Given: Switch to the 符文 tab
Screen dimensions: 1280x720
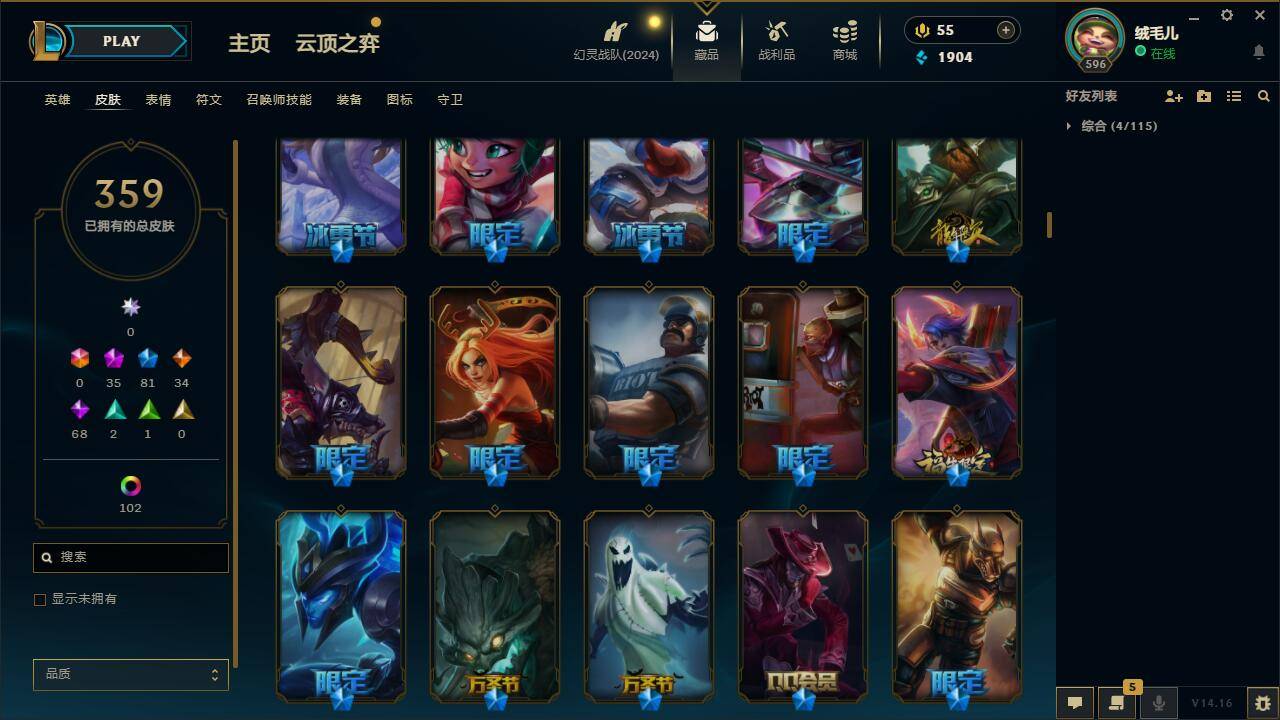Looking at the screenshot, I should 209,99.
